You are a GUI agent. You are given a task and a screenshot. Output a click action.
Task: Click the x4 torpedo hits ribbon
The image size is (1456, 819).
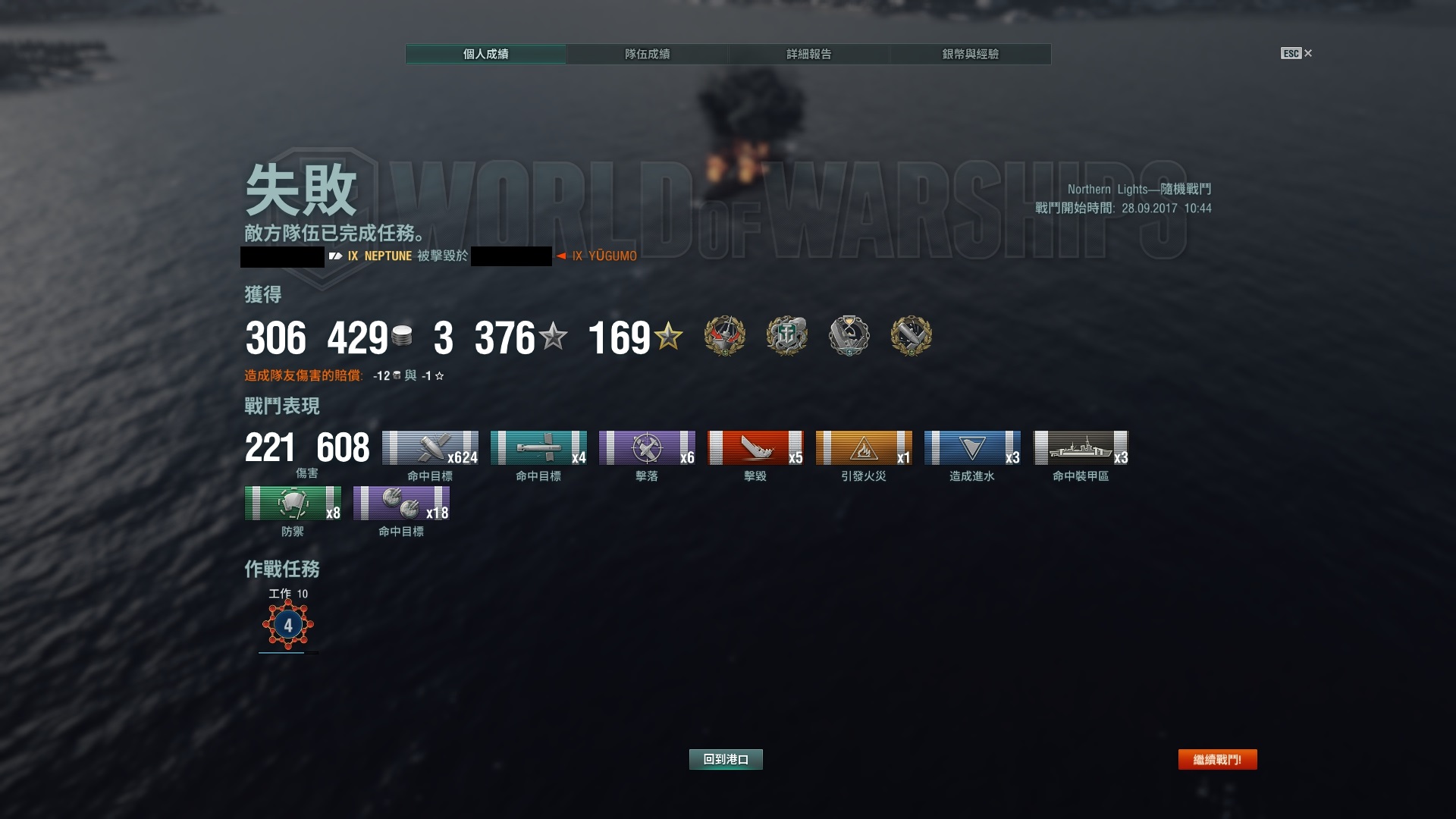(x=538, y=447)
